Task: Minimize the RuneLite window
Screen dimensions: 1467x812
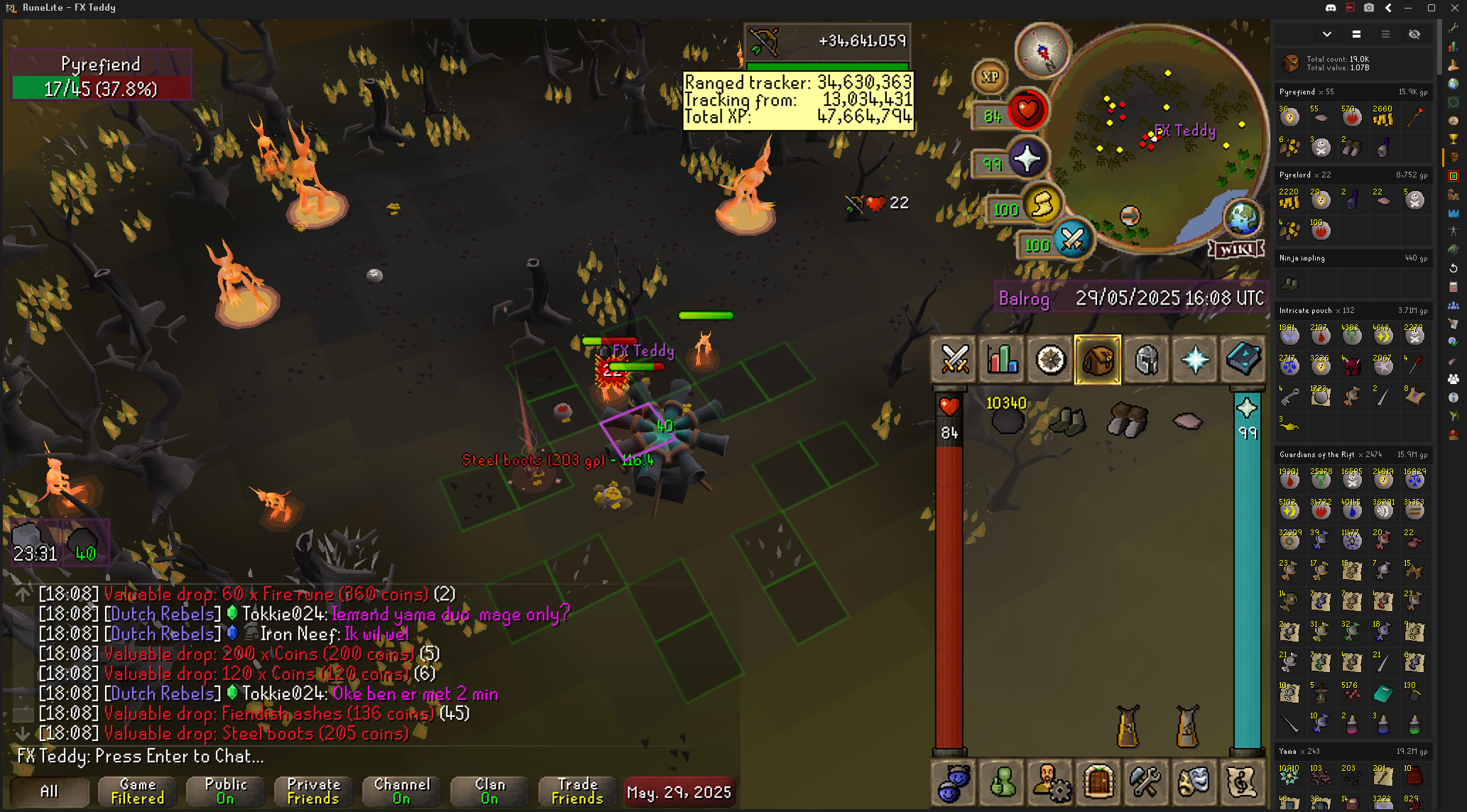Action: 1407,8
